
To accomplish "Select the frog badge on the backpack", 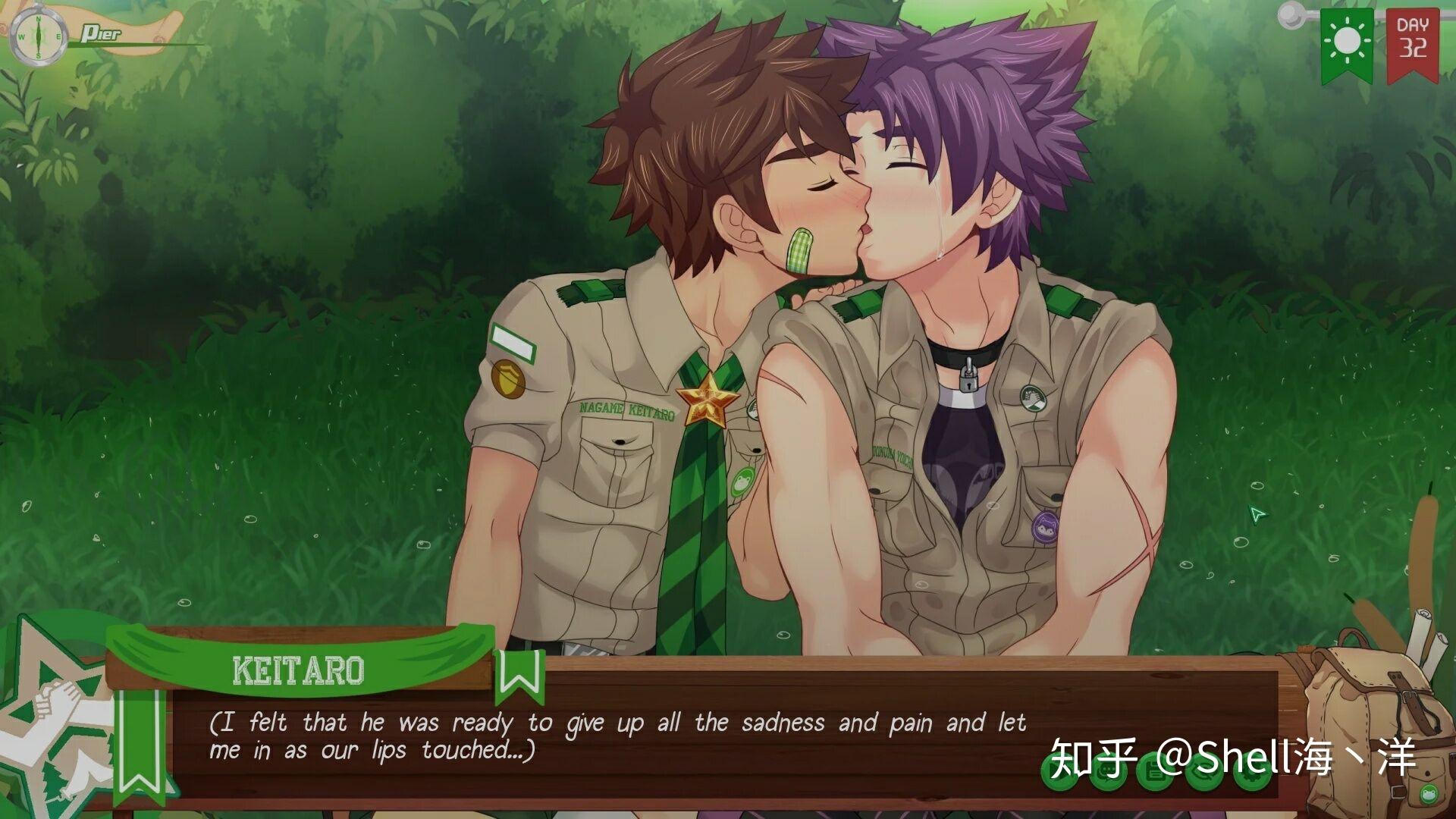I will [1427, 793].
